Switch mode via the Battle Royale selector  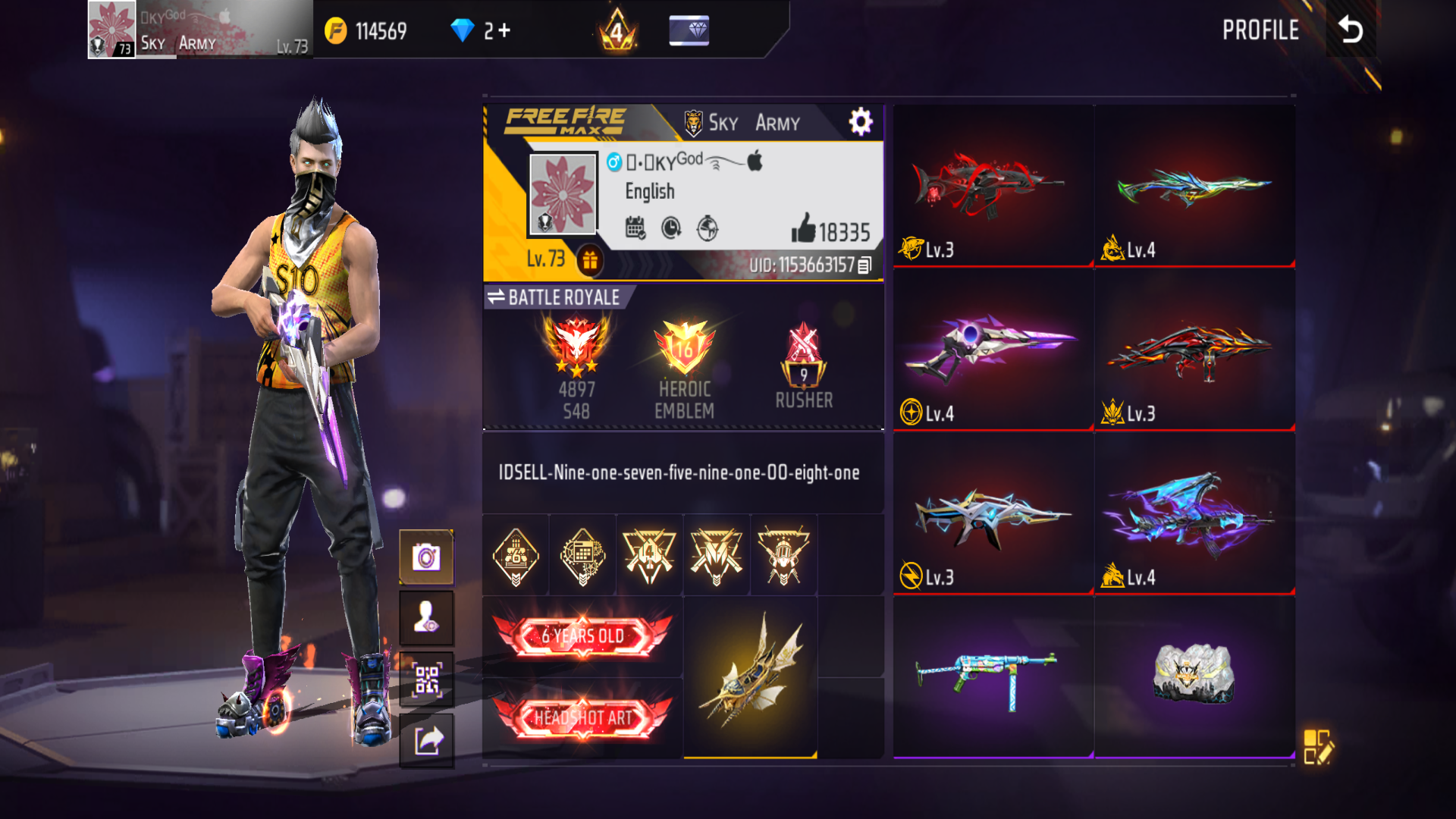(x=555, y=297)
